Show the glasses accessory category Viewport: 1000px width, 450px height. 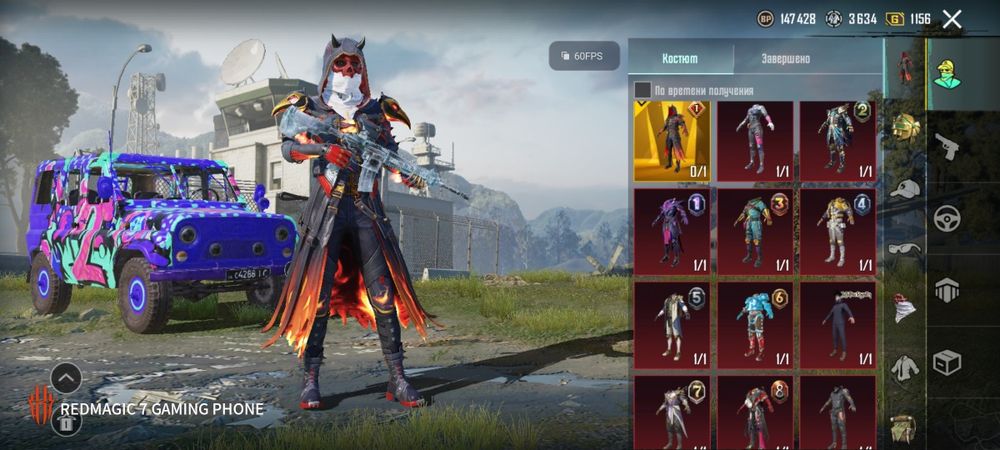[x=905, y=248]
